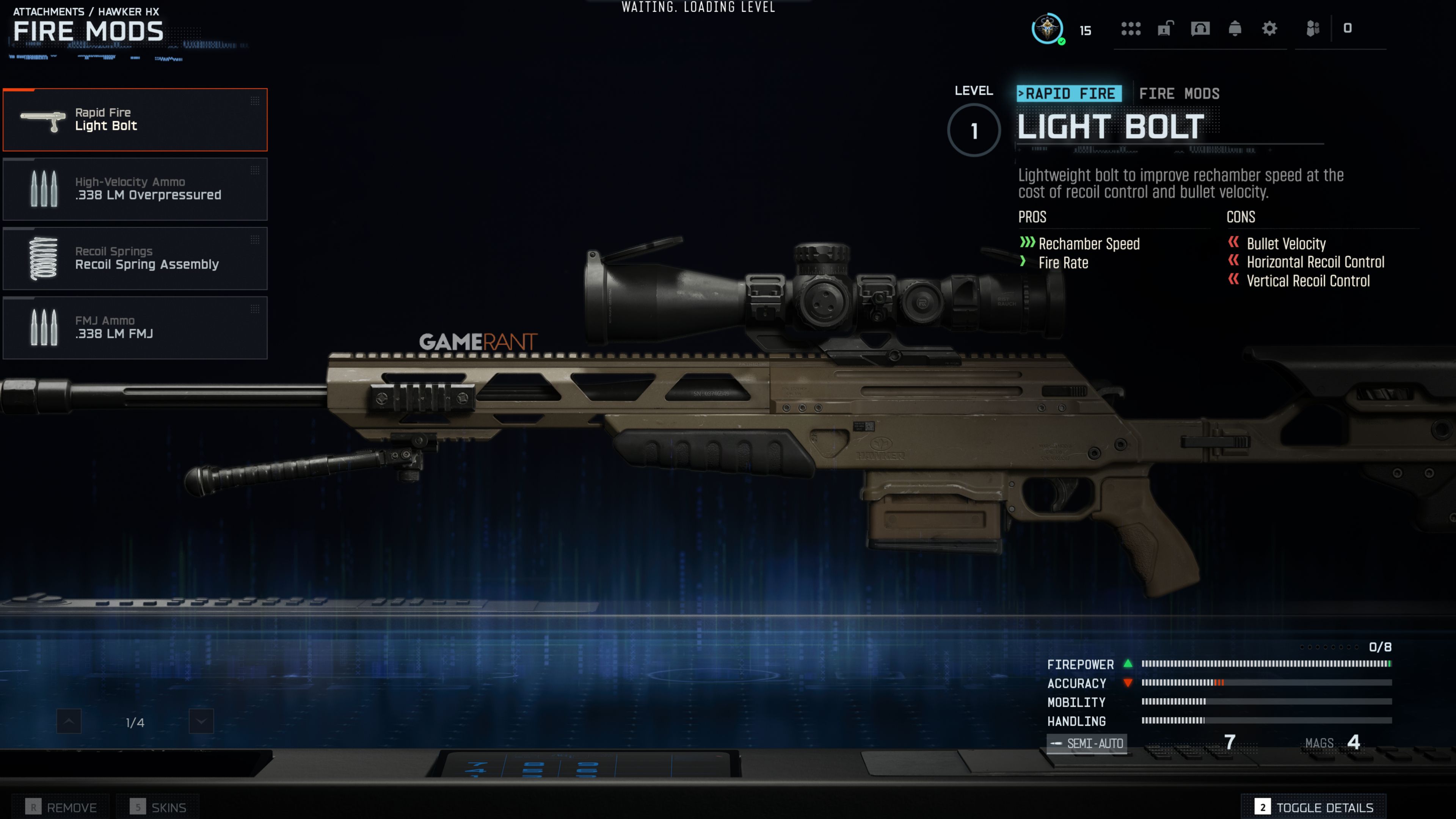Show notifications via the bell icon
This screenshot has height=819, width=1456.
click(1235, 28)
